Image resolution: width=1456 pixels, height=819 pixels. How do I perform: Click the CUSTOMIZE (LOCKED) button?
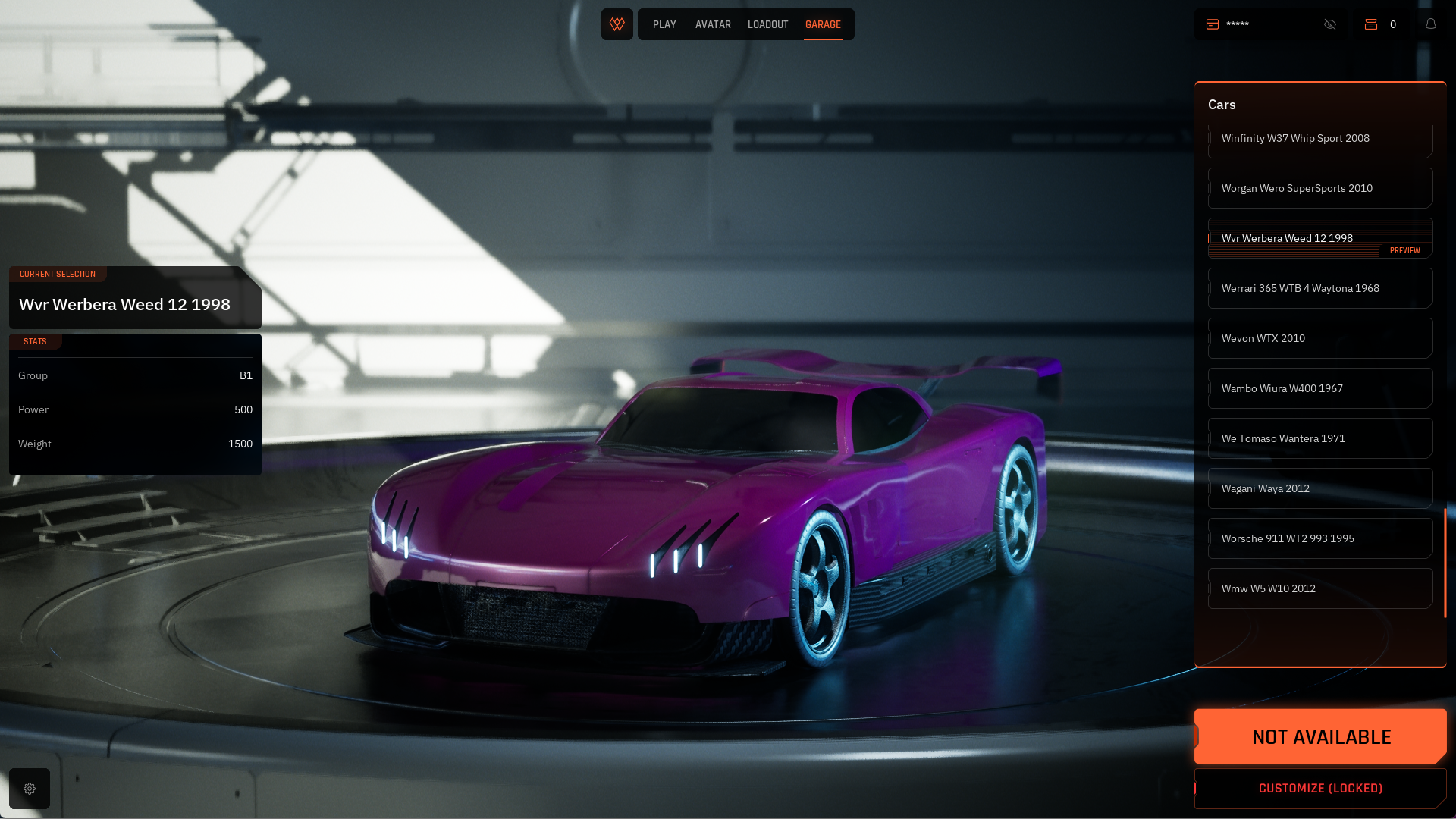tap(1320, 789)
